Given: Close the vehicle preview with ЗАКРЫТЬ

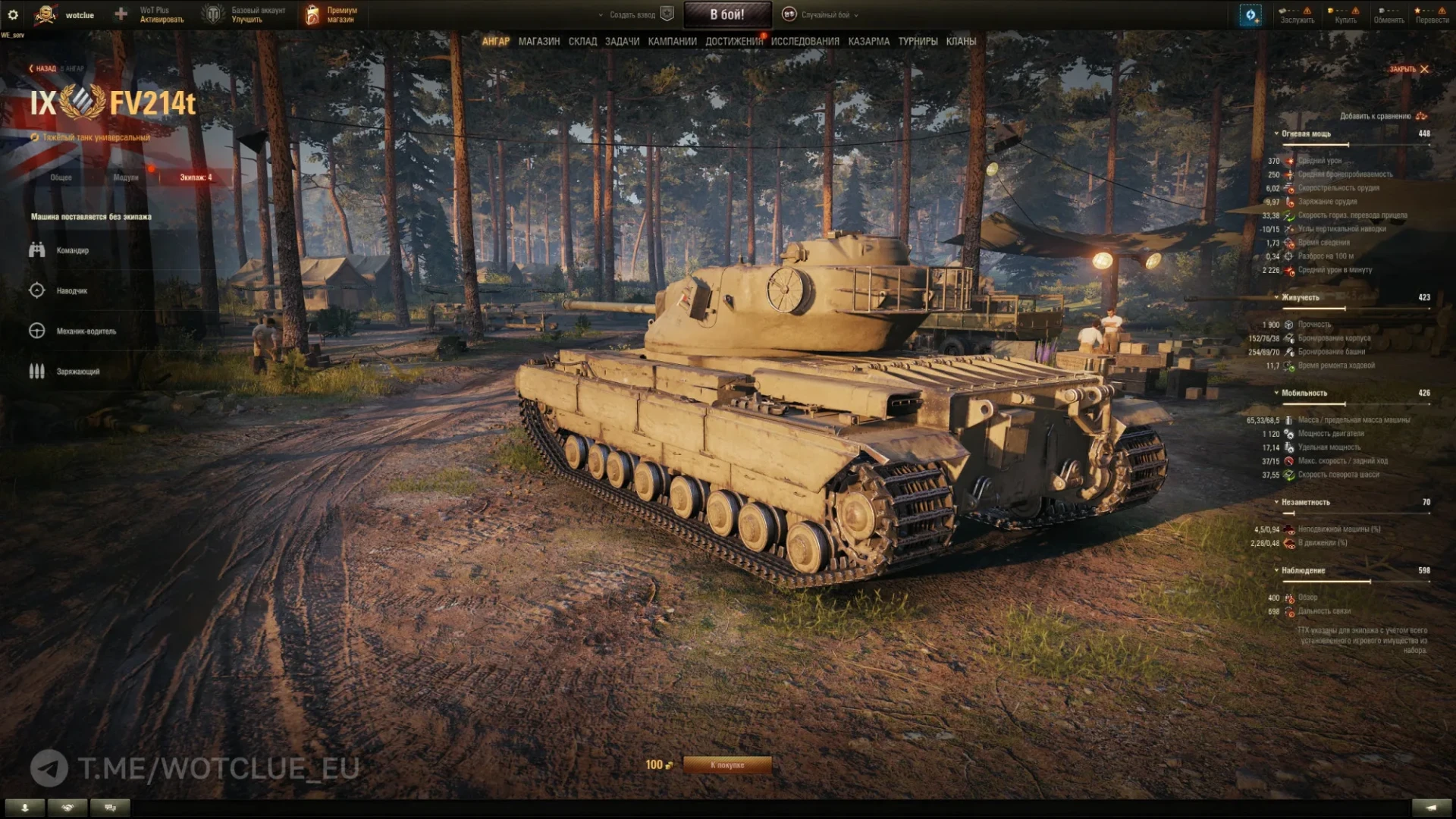Looking at the screenshot, I should 1408,69.
